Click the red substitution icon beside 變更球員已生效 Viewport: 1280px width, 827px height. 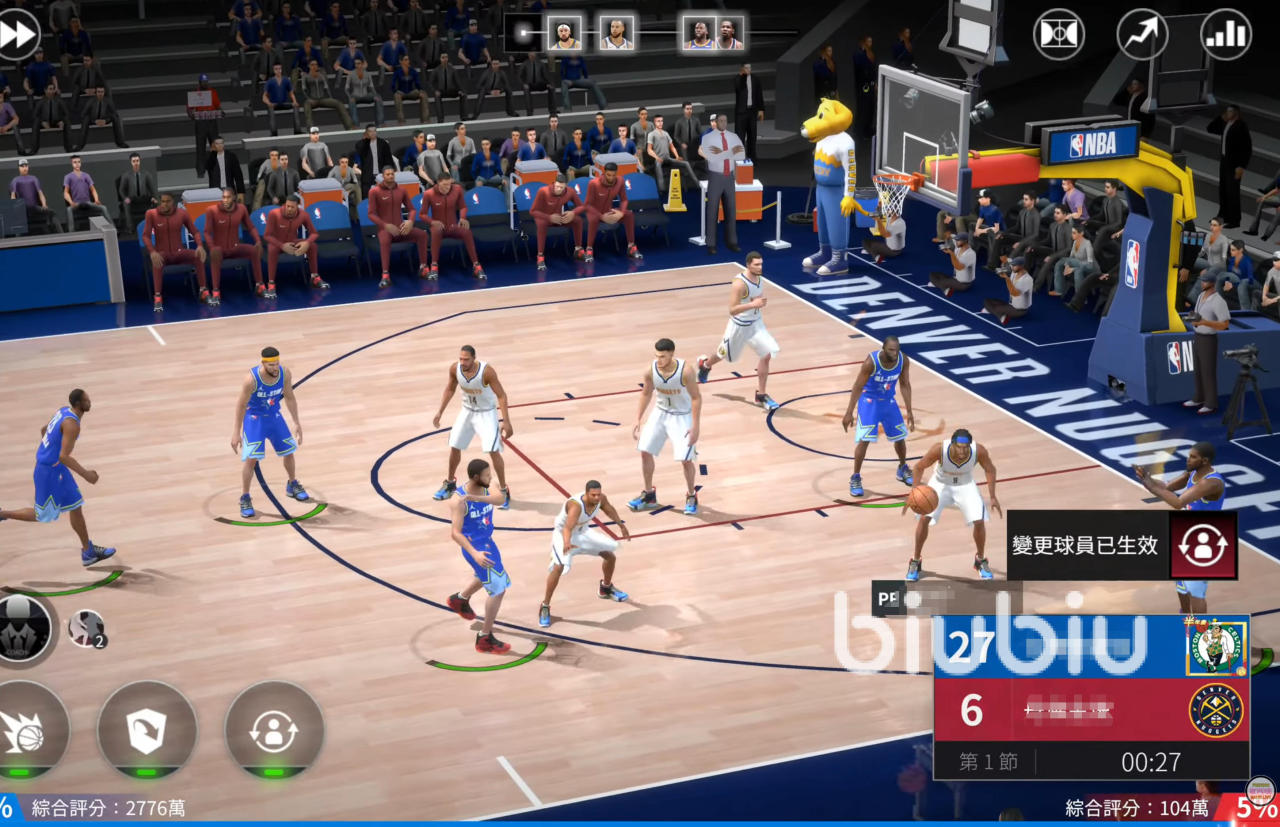(x=1203, y=545)
